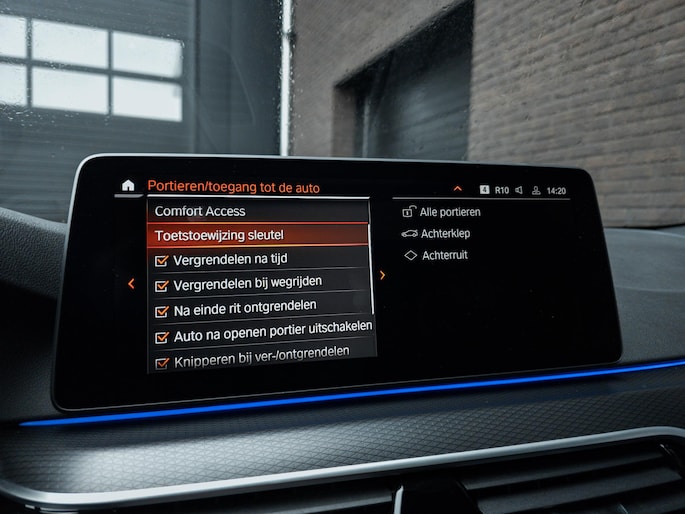Uncheck Na einde rit ontgrendelen
685x514 pixels.
click(x=161, y=310)
